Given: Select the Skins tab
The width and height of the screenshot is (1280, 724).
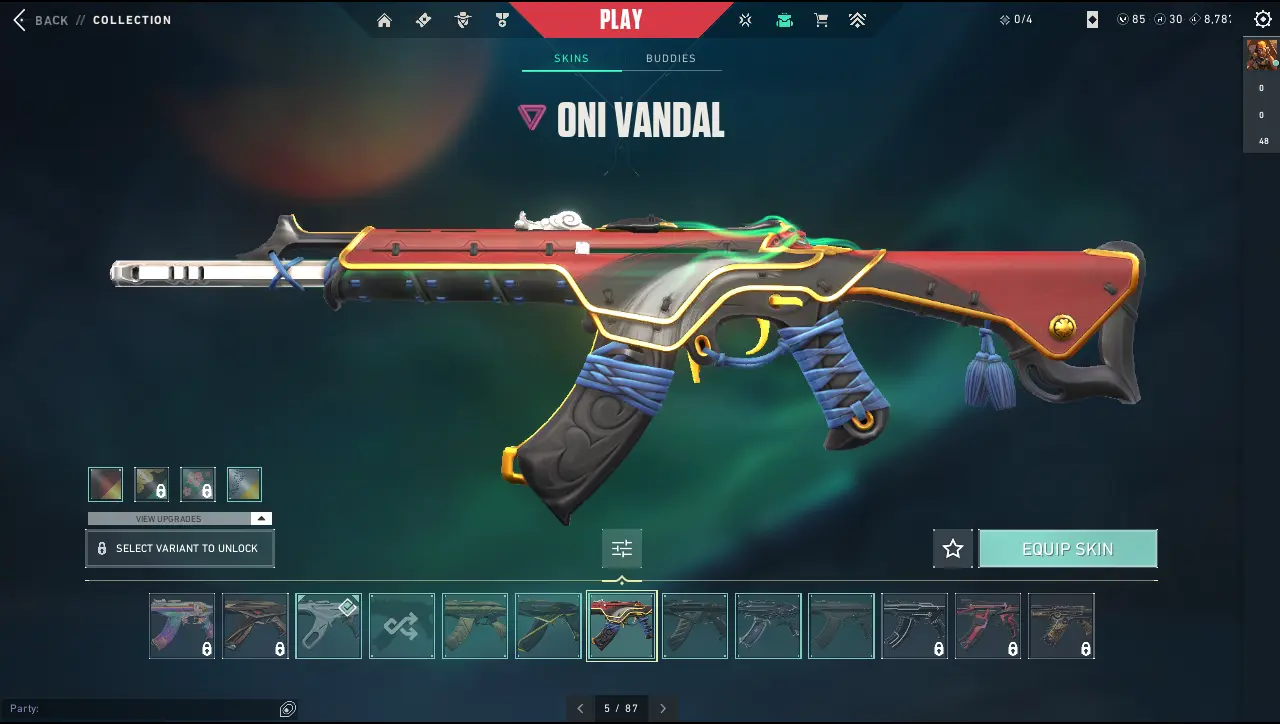Looking at the screenshot, I should coord(571,58).
